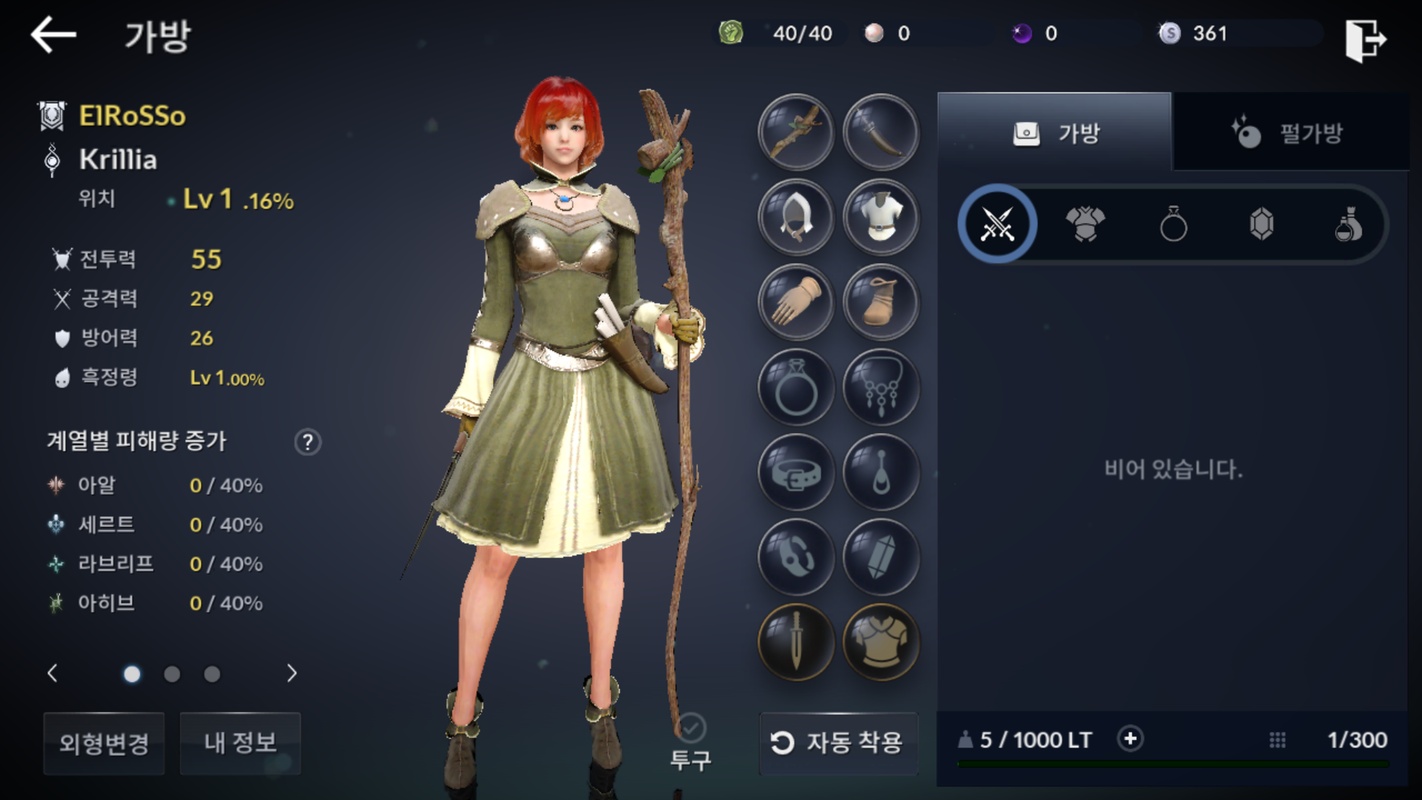The height and width of the screenshot is (800, 1422).
Task: Click 자동 착용 auto-equip button
Action: 838,742
